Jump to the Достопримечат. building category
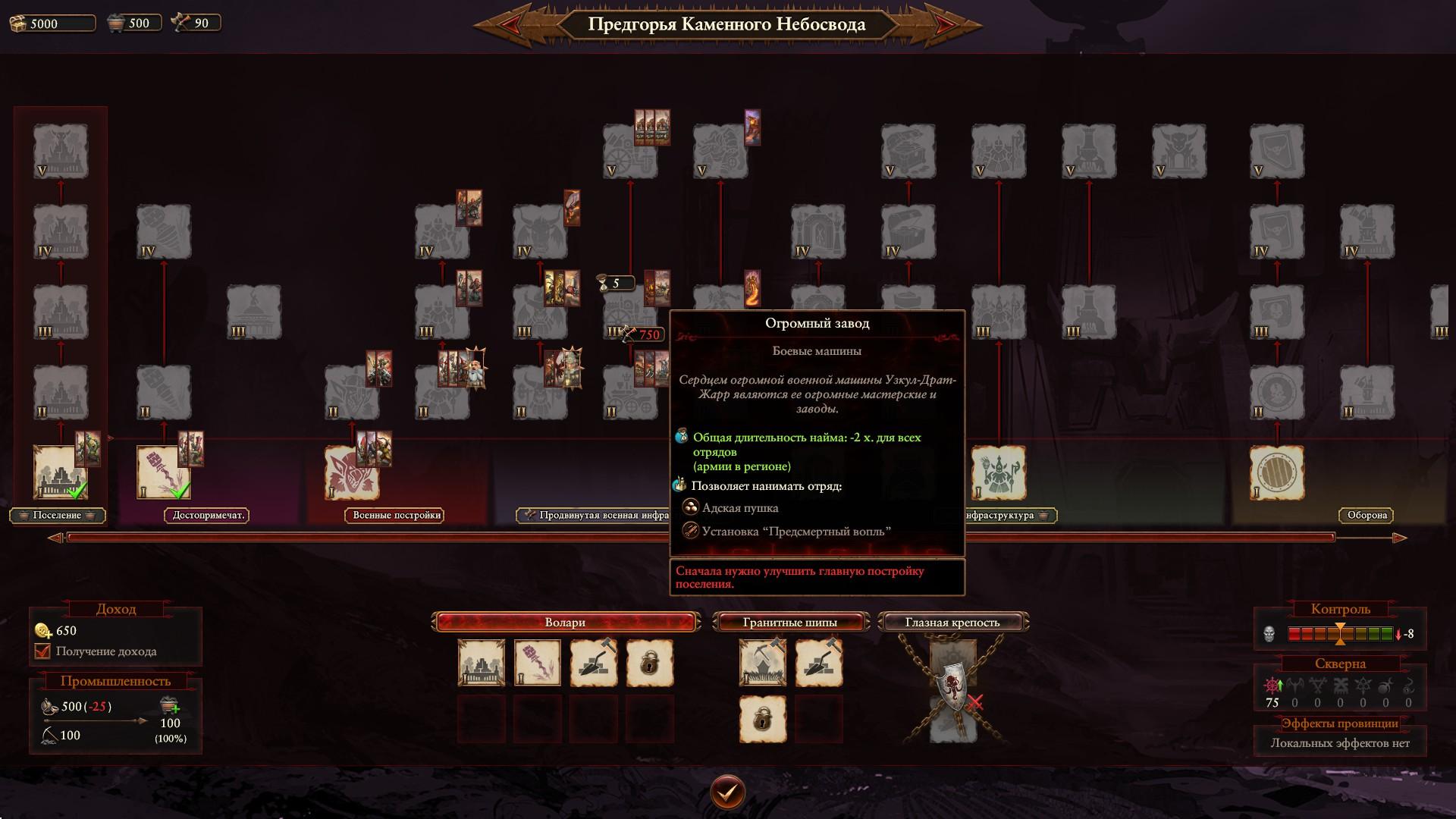 click(x=208, y=516)
